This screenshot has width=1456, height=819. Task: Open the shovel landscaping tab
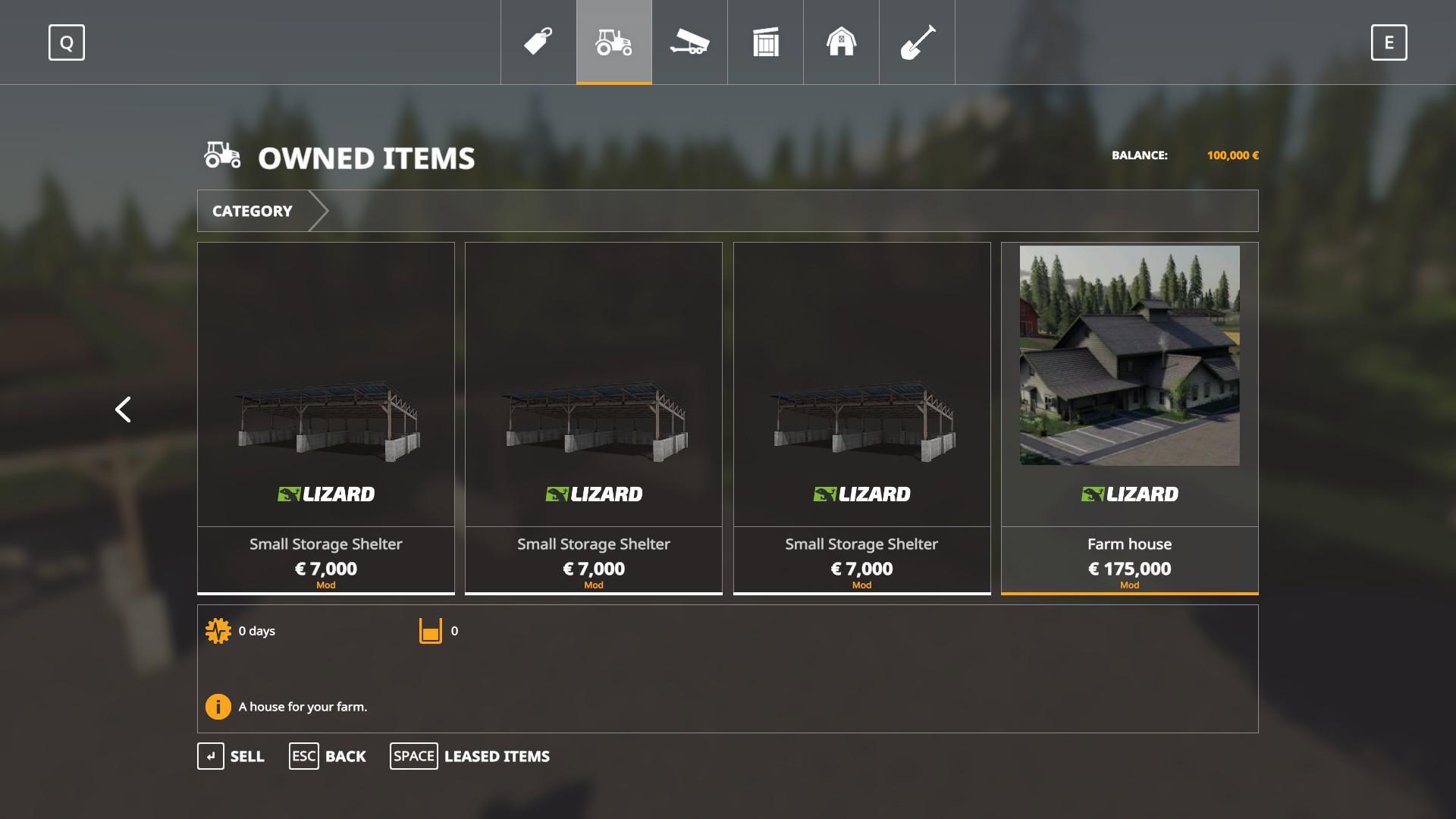(x=917, y=42)
